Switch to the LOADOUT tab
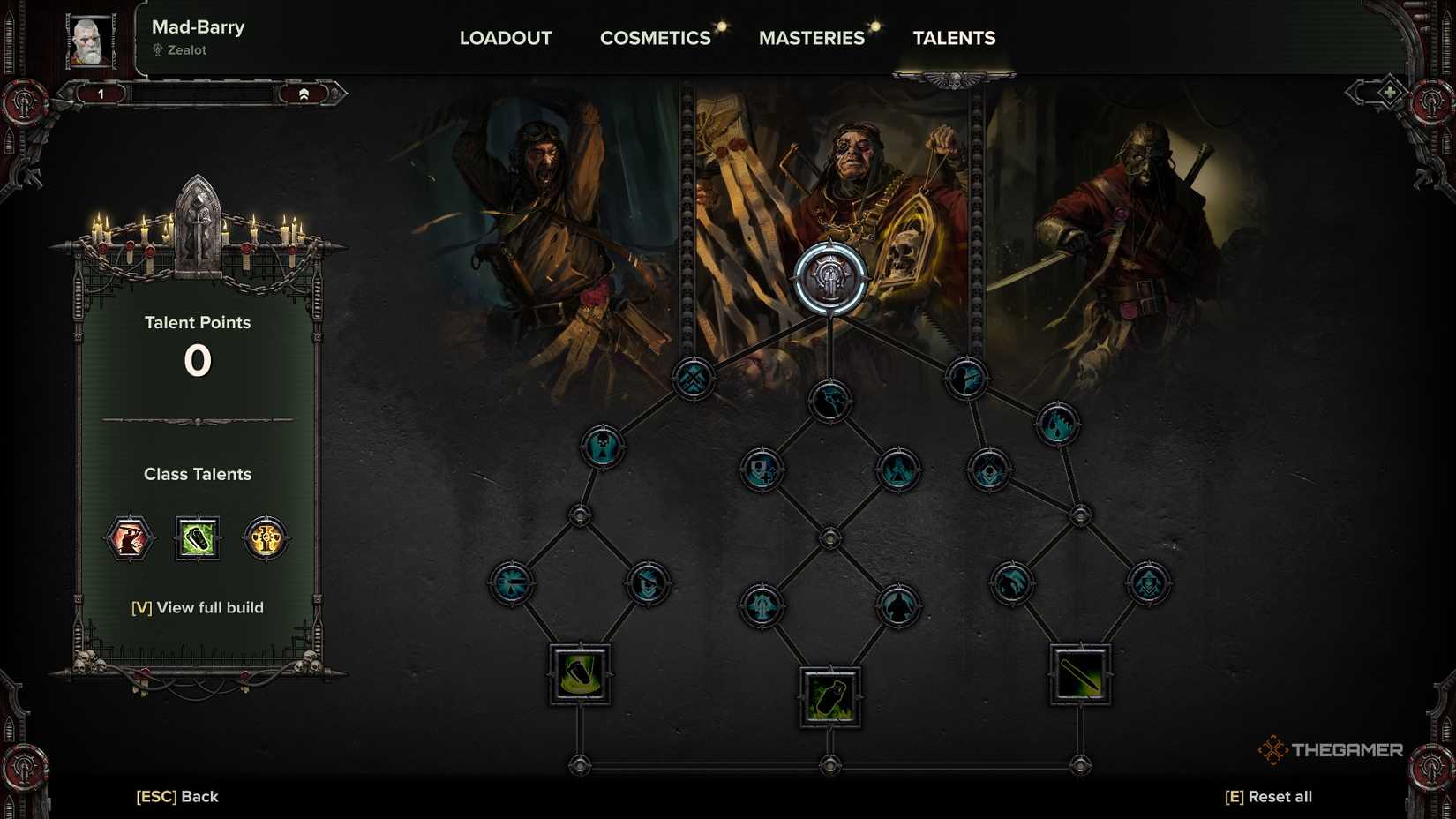This screenshot has width=1456, height=819. pos(505,38)
